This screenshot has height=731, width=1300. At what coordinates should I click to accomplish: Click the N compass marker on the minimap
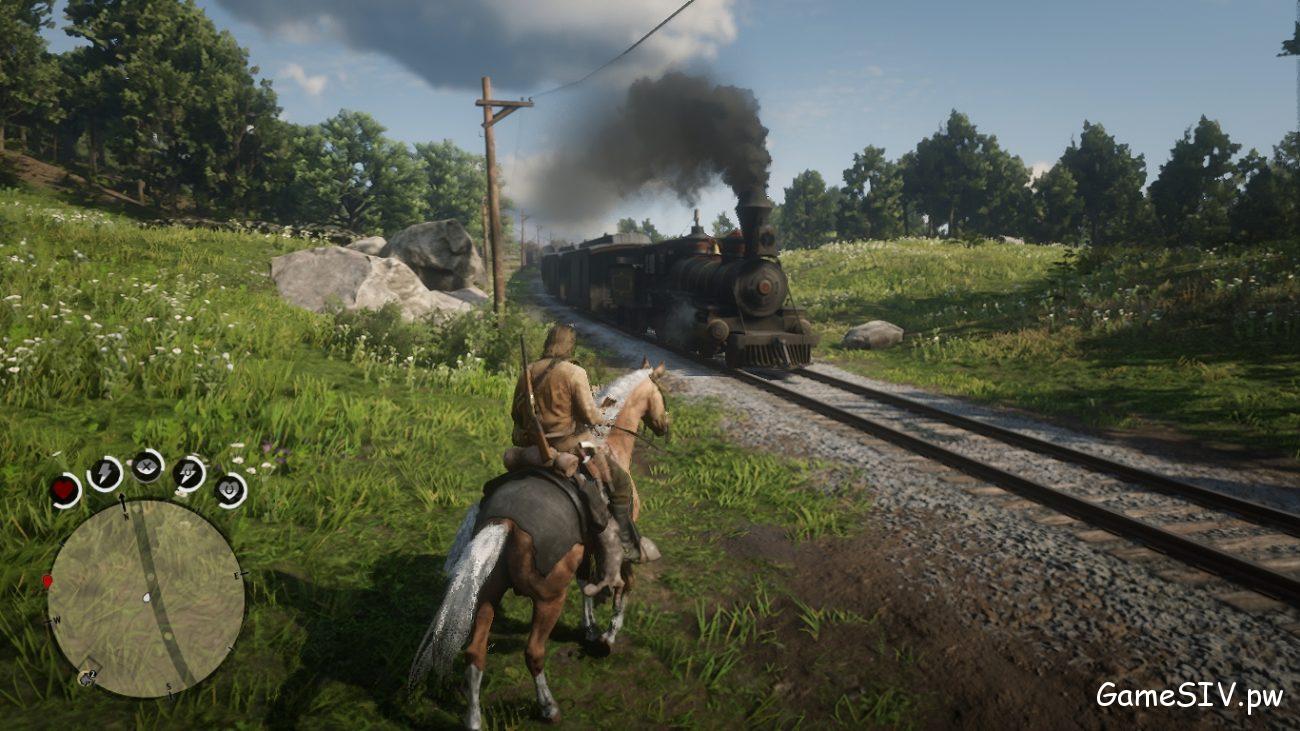(125, 516)
